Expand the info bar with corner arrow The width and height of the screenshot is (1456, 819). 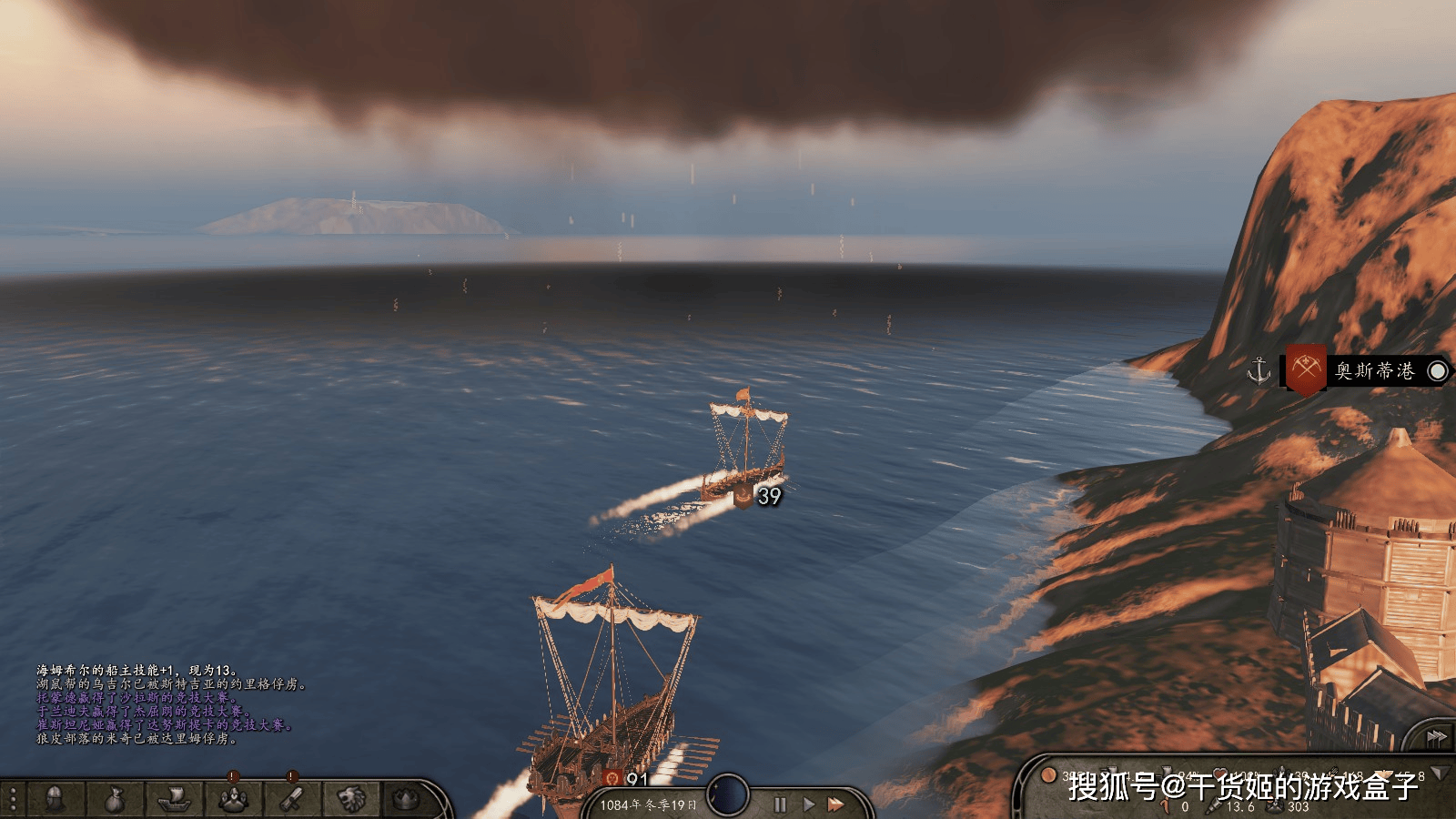[1440, 773]
